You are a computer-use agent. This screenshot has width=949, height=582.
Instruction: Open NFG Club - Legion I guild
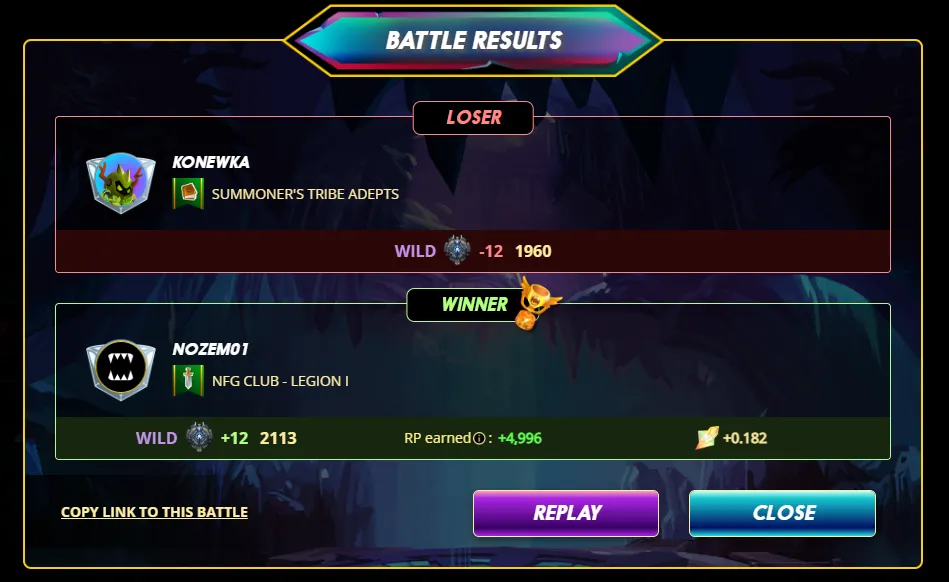(279, 381)
